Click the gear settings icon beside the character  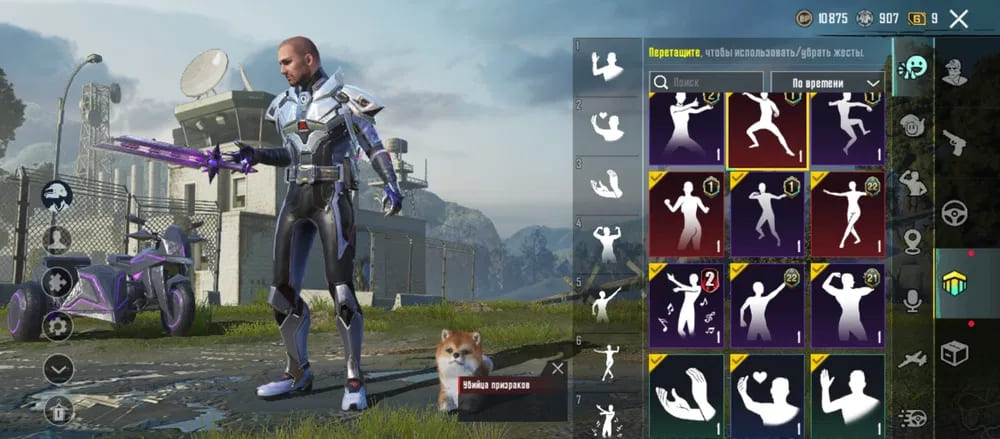point(57,326)
